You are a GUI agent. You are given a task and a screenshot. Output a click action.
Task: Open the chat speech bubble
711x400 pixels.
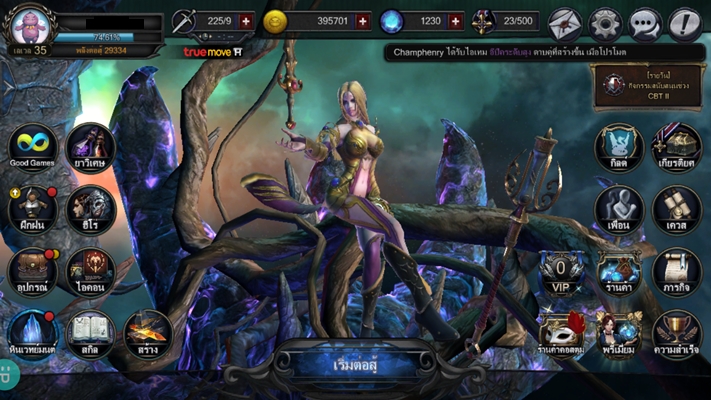645,22
